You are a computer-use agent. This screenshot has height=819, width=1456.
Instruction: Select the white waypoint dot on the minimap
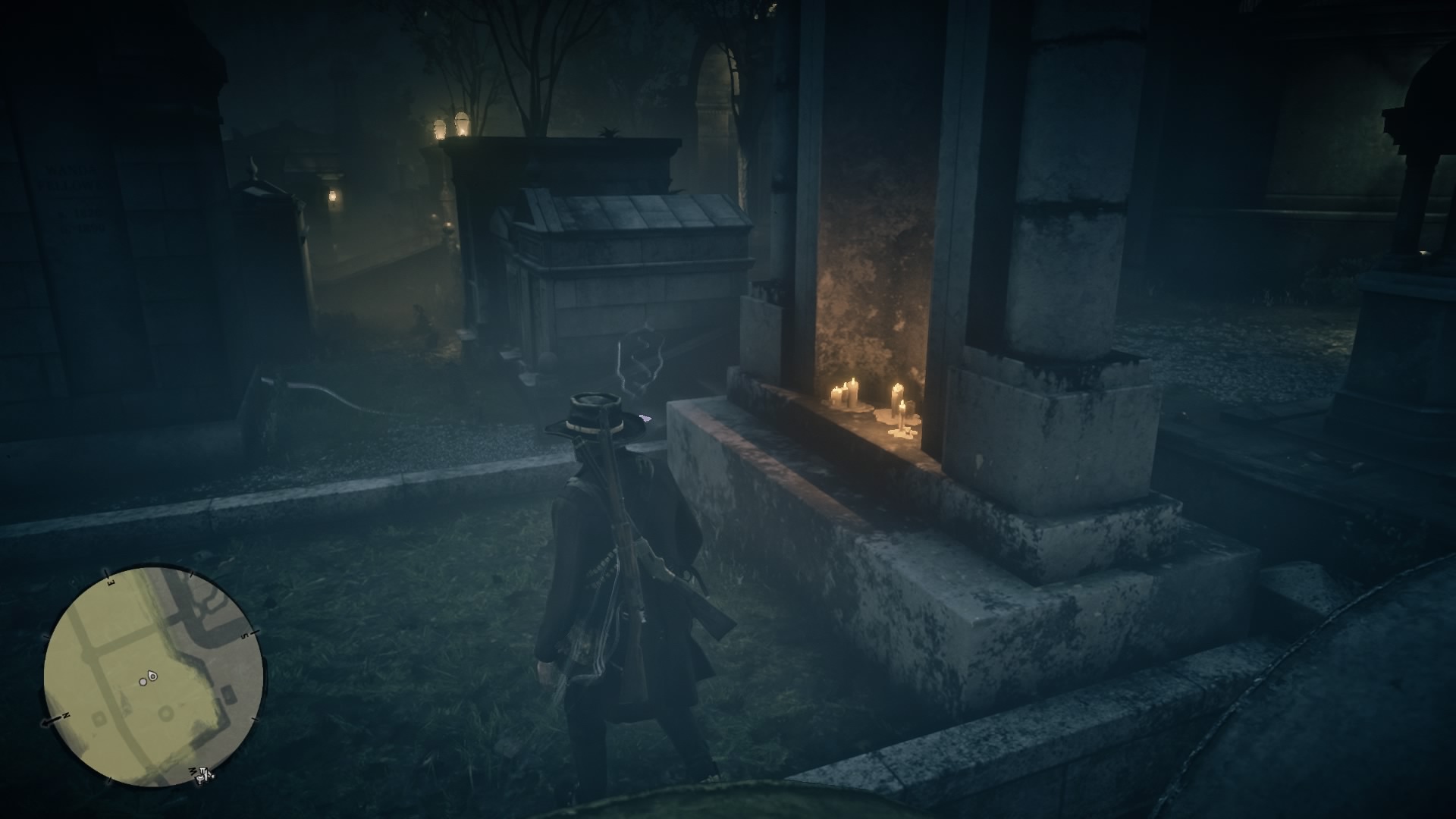click(x=143, y=681)
